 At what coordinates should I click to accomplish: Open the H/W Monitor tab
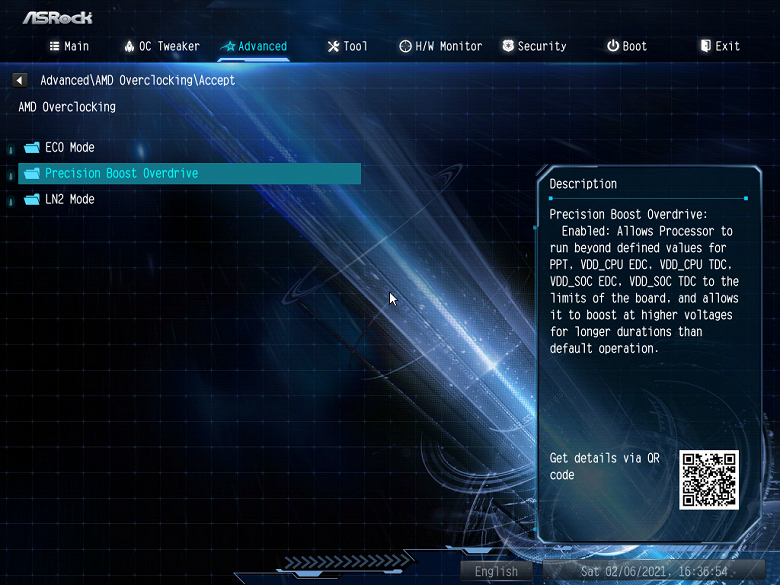pyautogui.click(x=440, y=46)
